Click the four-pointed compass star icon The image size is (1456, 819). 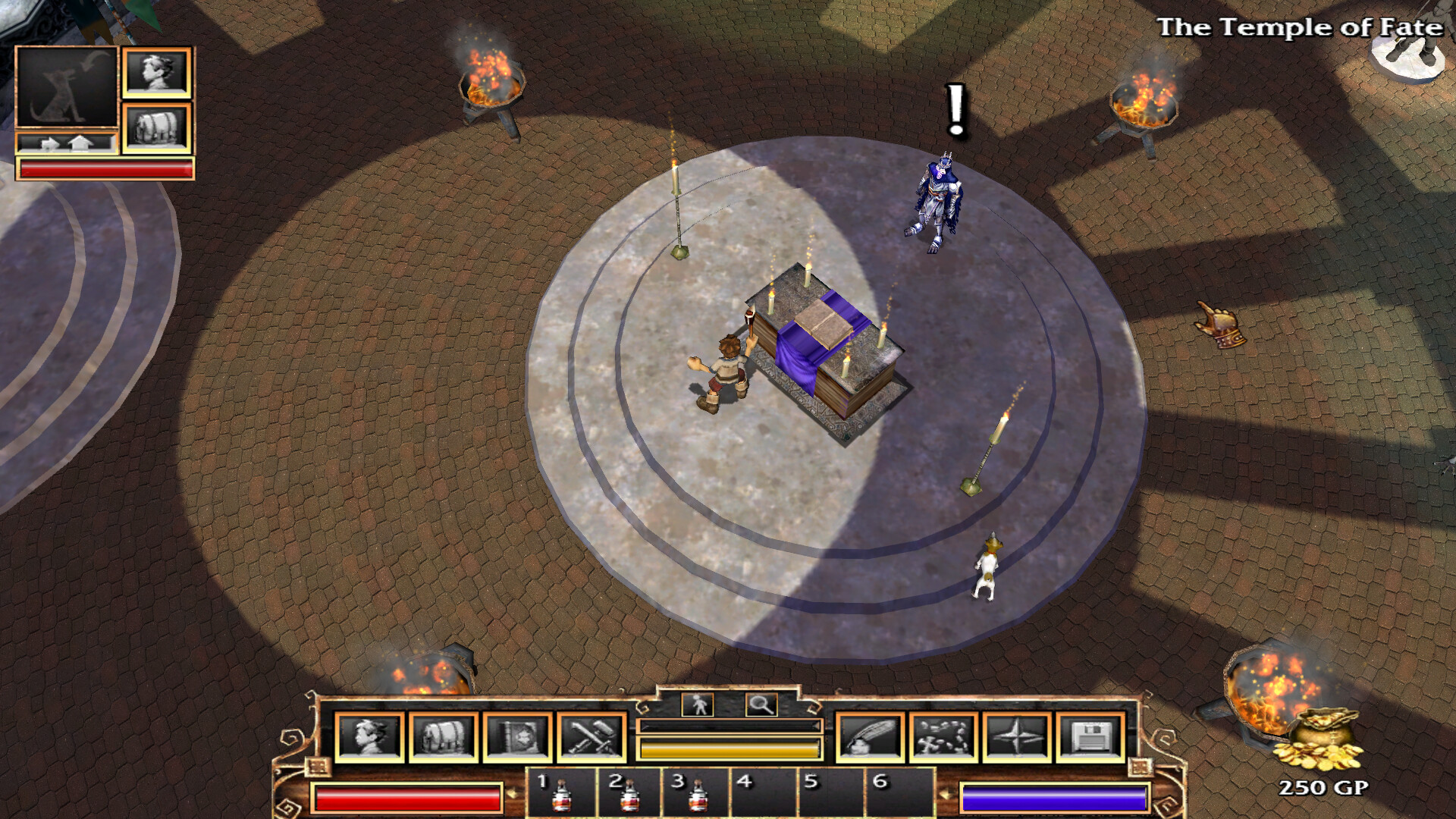tap(1016, 736)
